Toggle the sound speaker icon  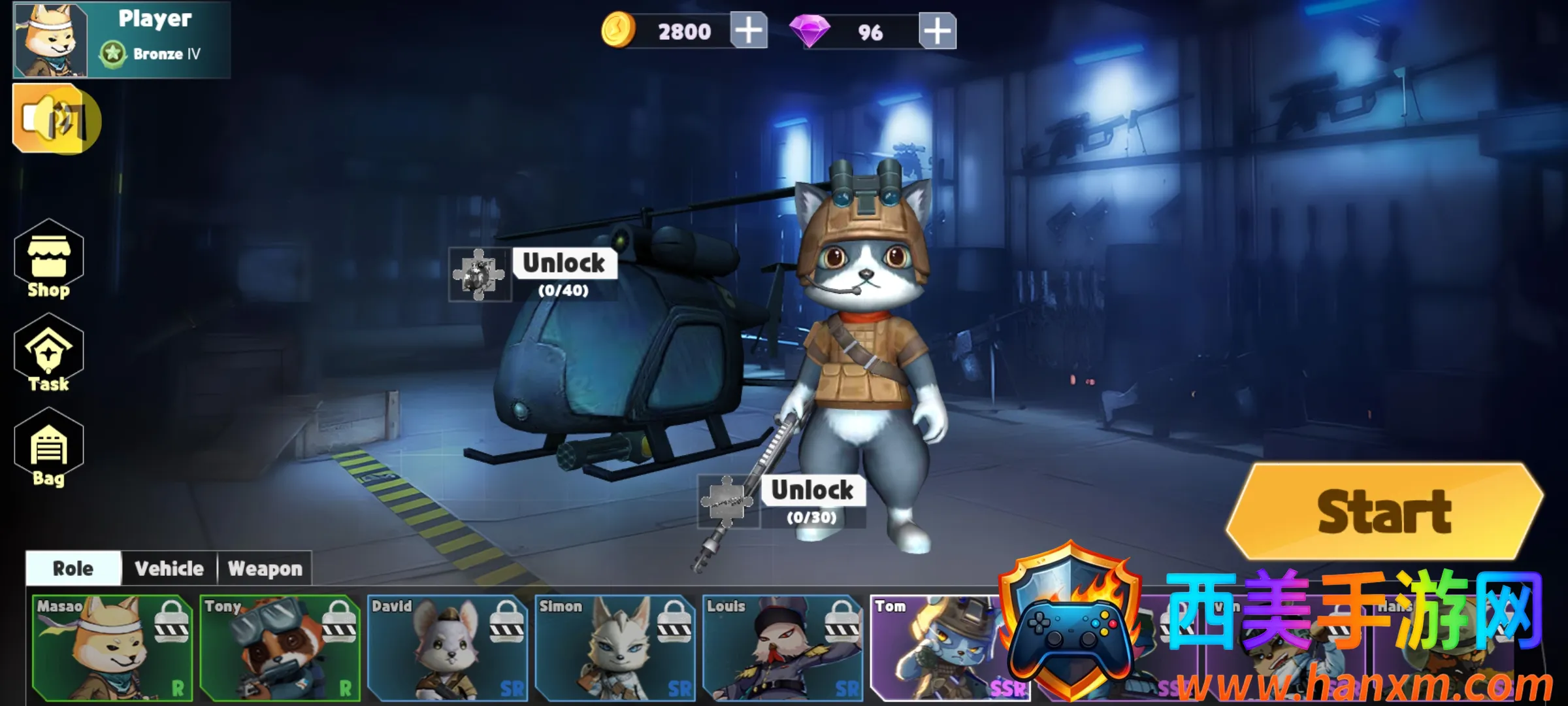click(56, 120)
